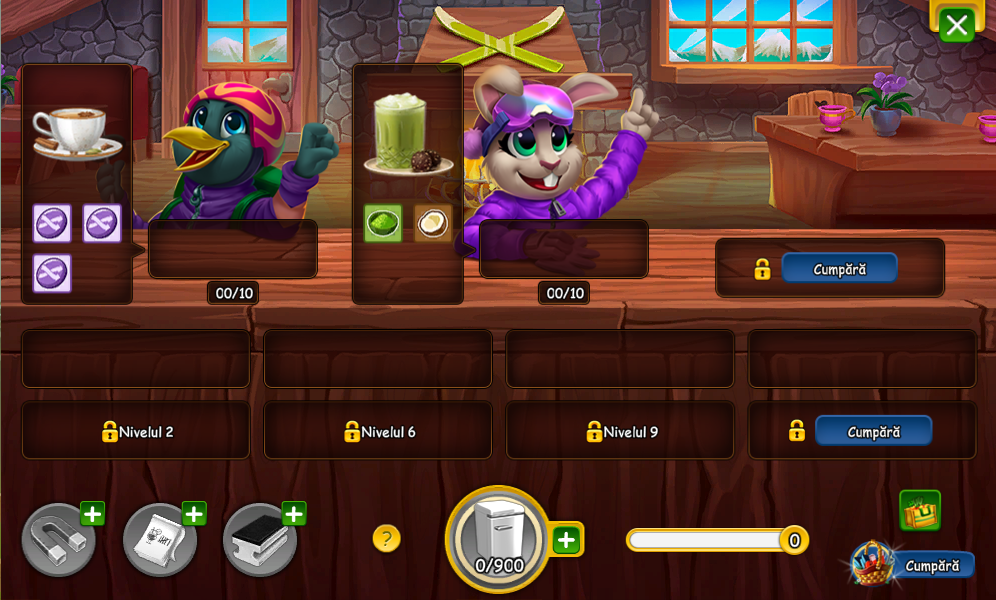Image resolution: width=996 pixels, height=600 pixels.
Task: Add more magnet boosters with its plus button
Action: pyautogui.click(x=92, y=514)
